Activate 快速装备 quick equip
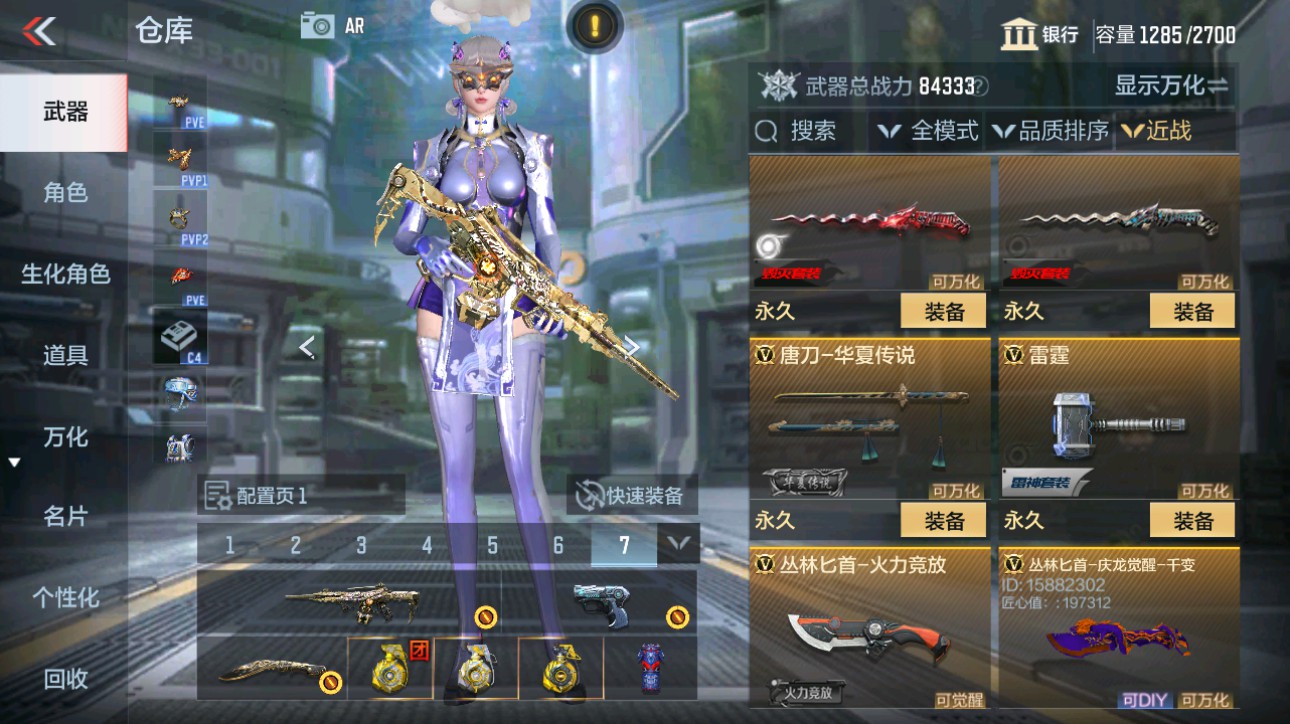Image resolution: width=1290 pixels, height=724 pixels. click(x=631, y=495)
